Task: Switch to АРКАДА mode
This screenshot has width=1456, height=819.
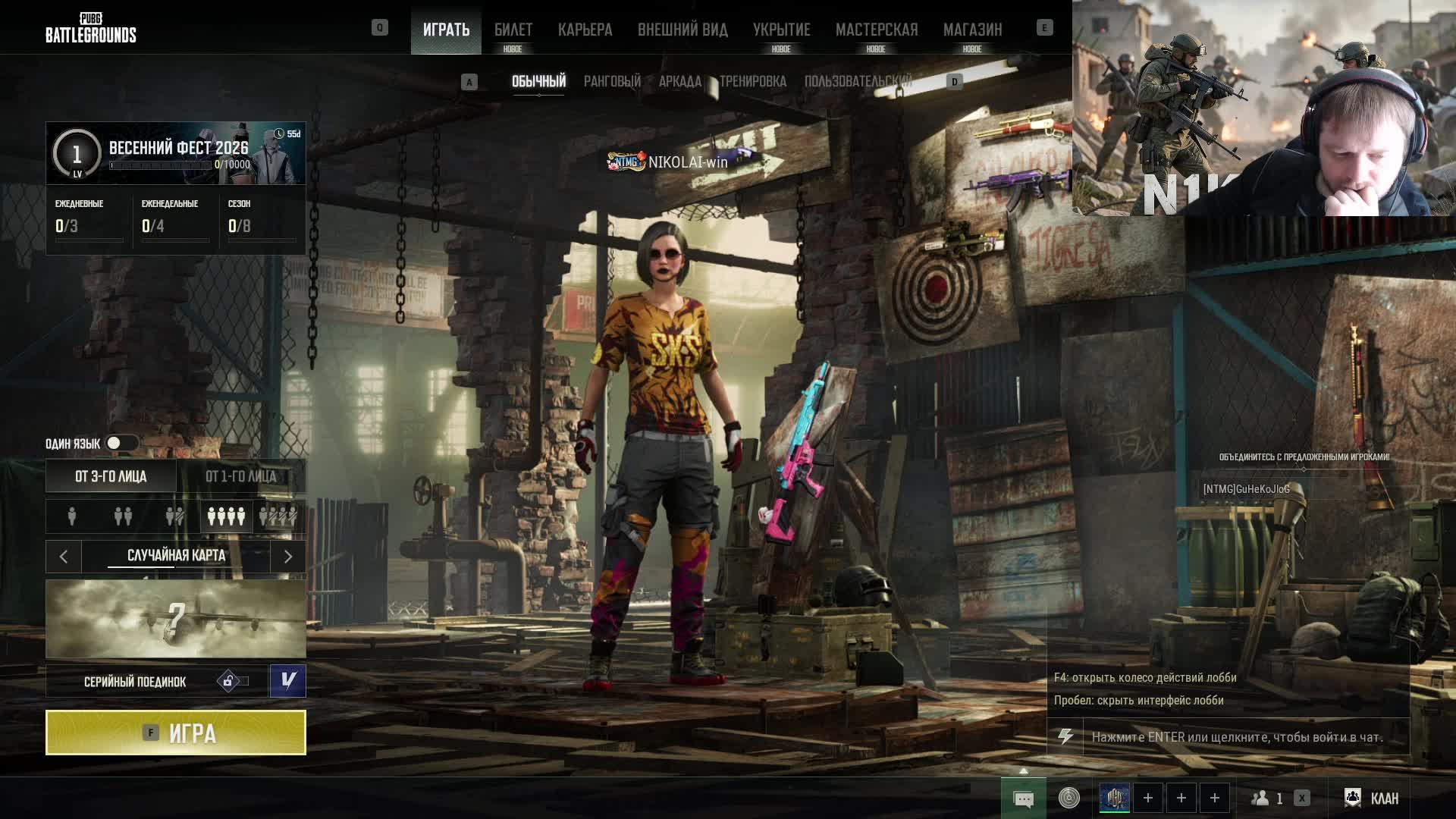Action: (x=679, y=81)
